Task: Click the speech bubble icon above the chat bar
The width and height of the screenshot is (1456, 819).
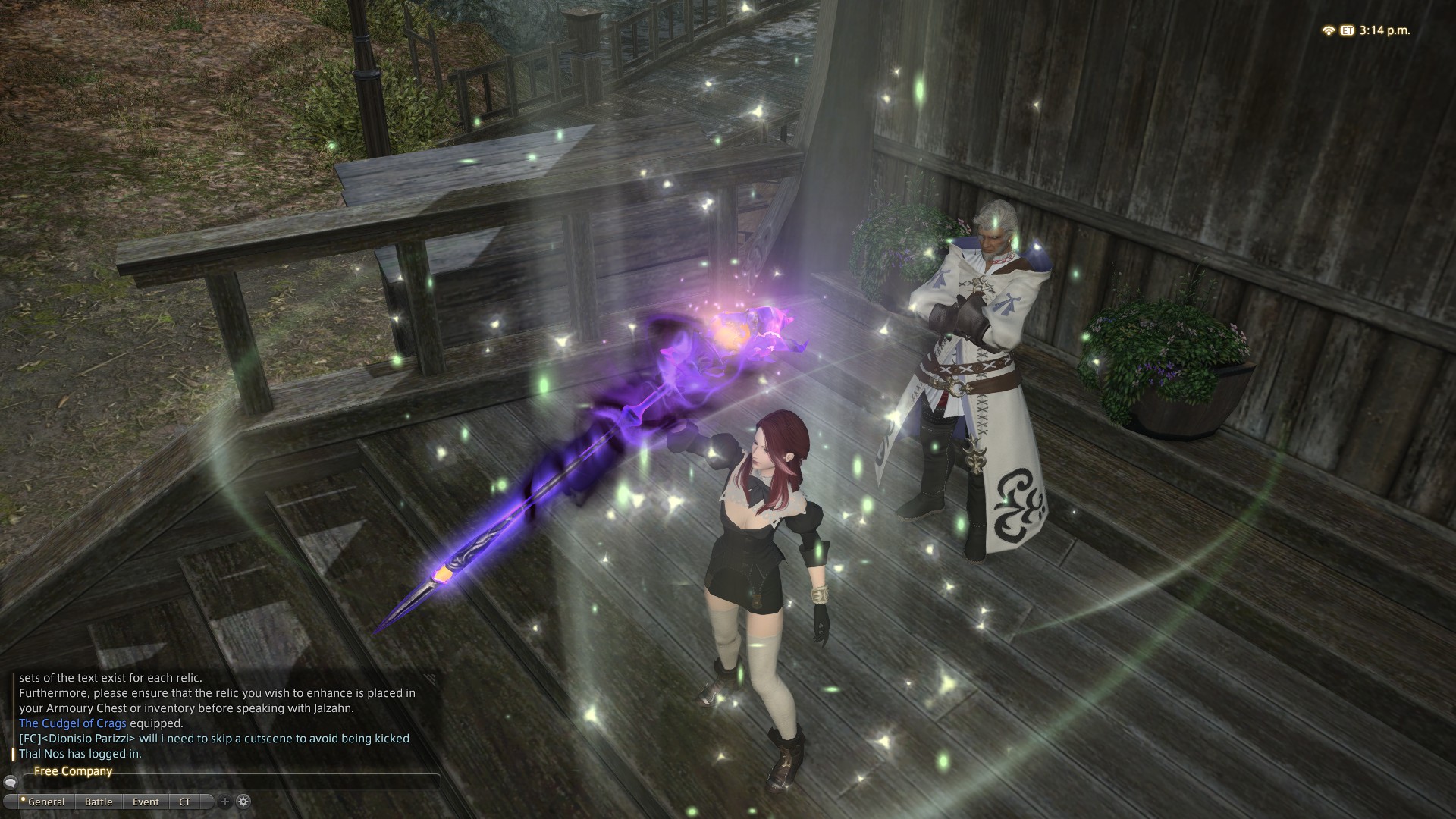Action: 11,783
